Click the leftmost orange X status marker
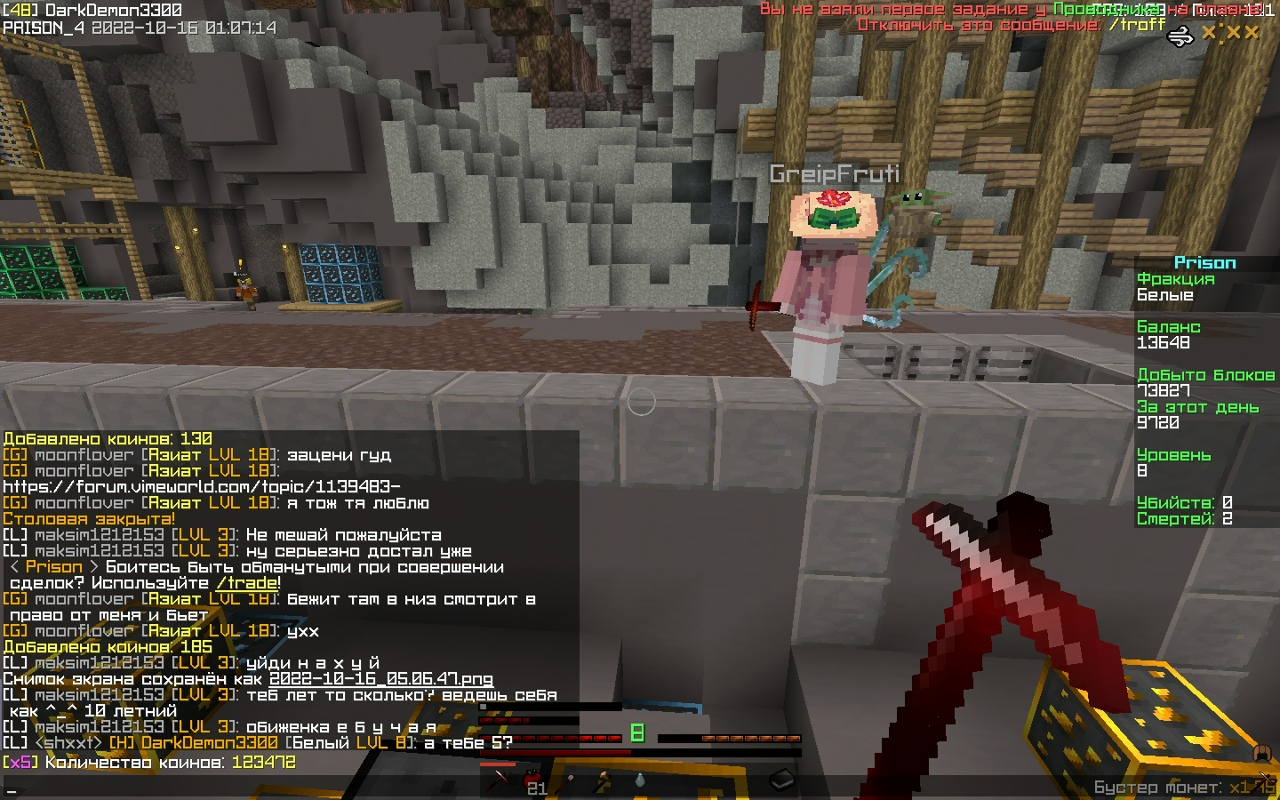The height and width of the screenshot is (800, 1280). click(x=1209, y=32)
